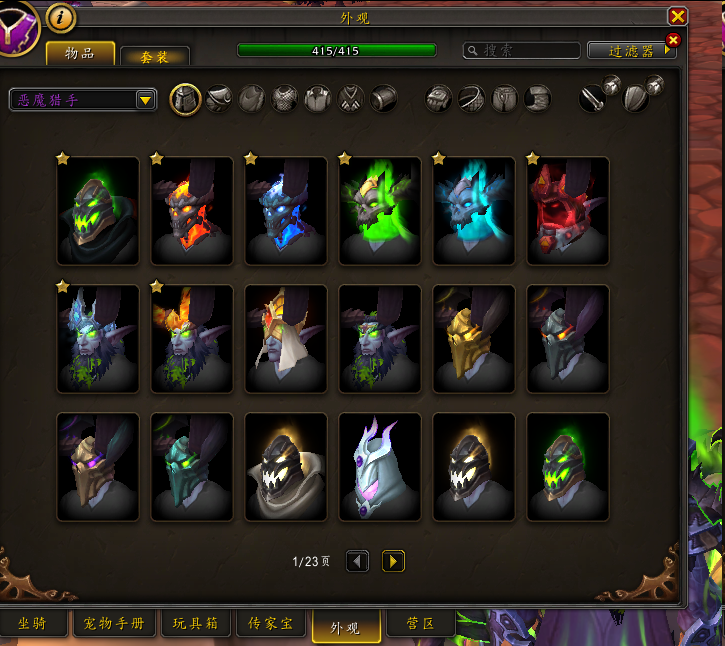725x646 pixels.
Task: Show the 传家宝 heirlooms tab
Action: (270, 624)
